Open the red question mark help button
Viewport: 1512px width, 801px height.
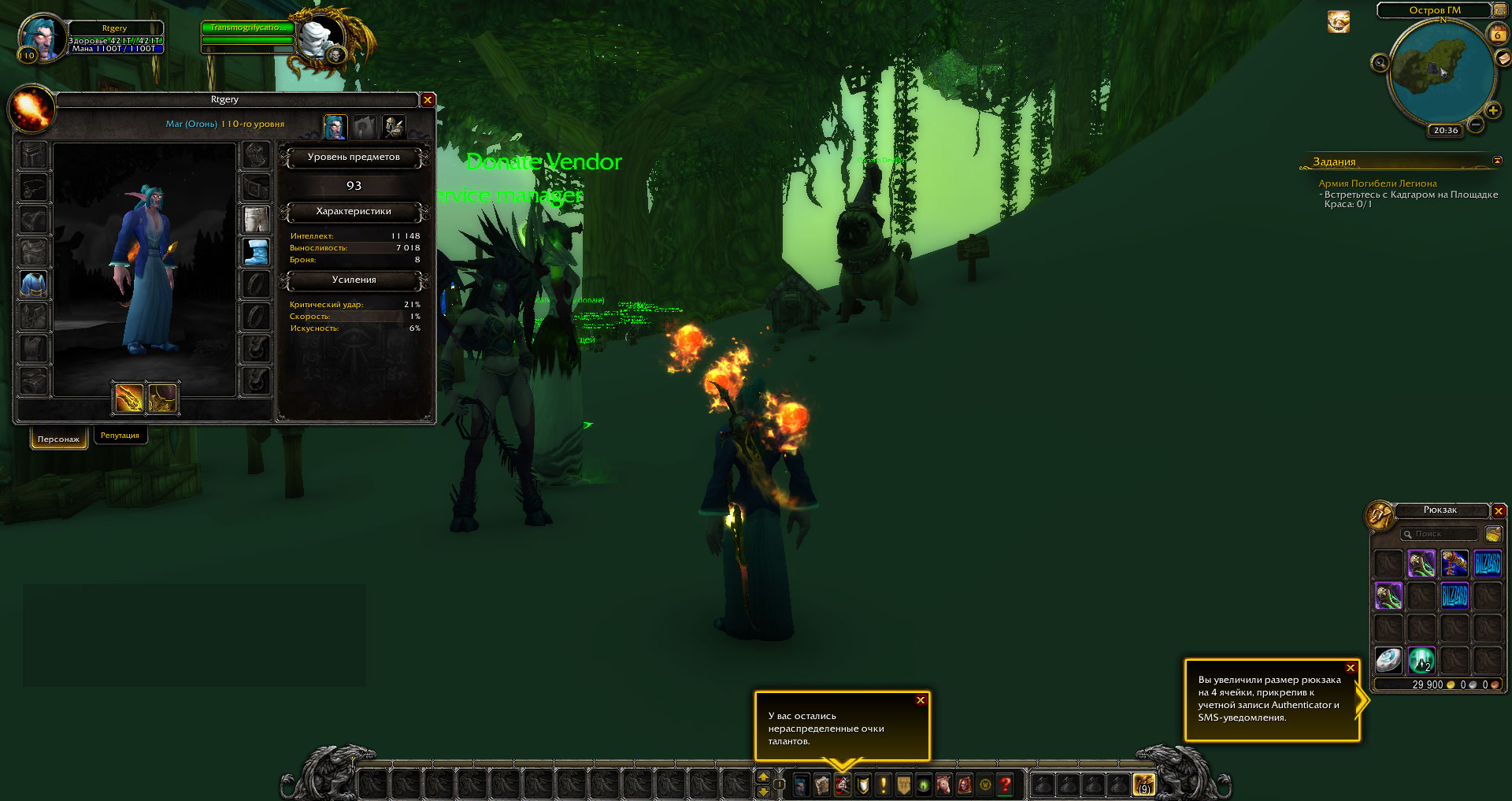(x=1006, y=784)
